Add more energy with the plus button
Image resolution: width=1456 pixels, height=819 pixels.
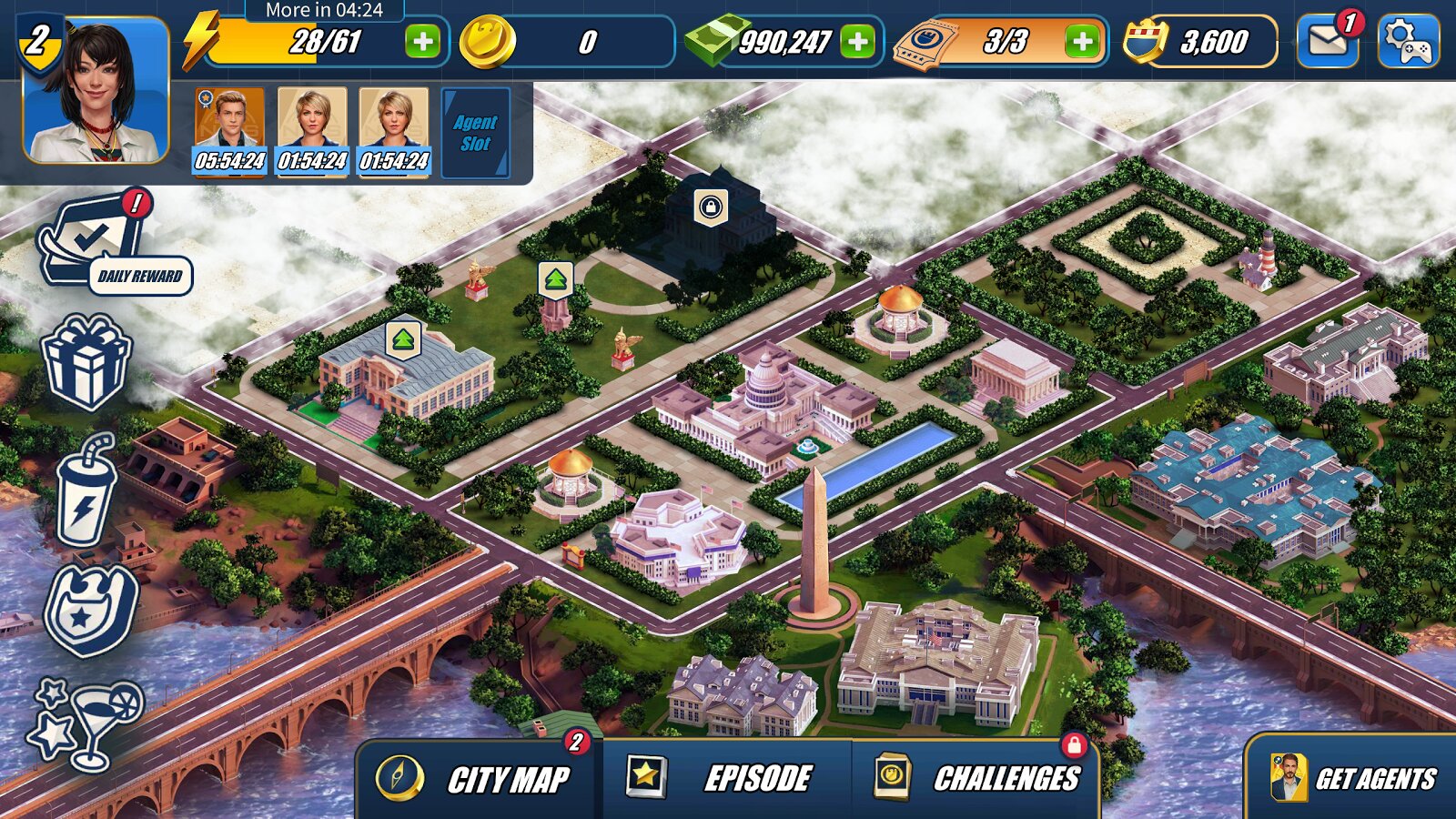422,42
